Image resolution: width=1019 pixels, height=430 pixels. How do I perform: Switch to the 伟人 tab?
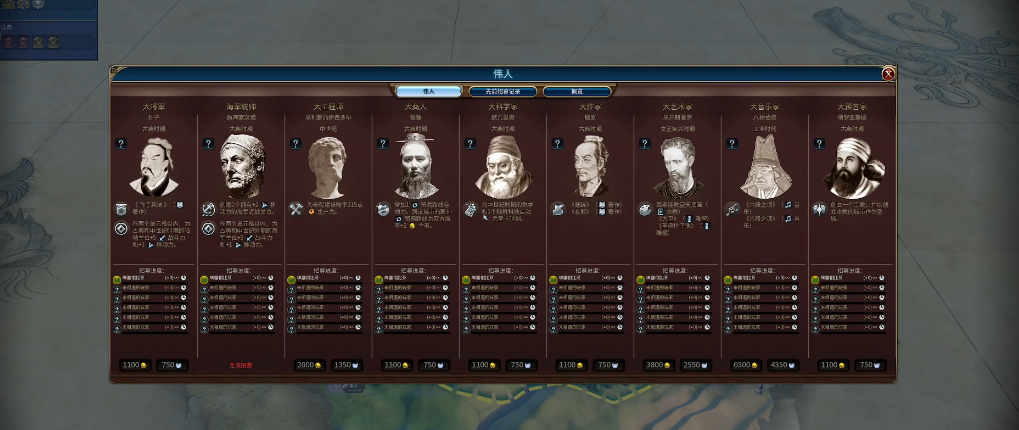tap(429, 91)
